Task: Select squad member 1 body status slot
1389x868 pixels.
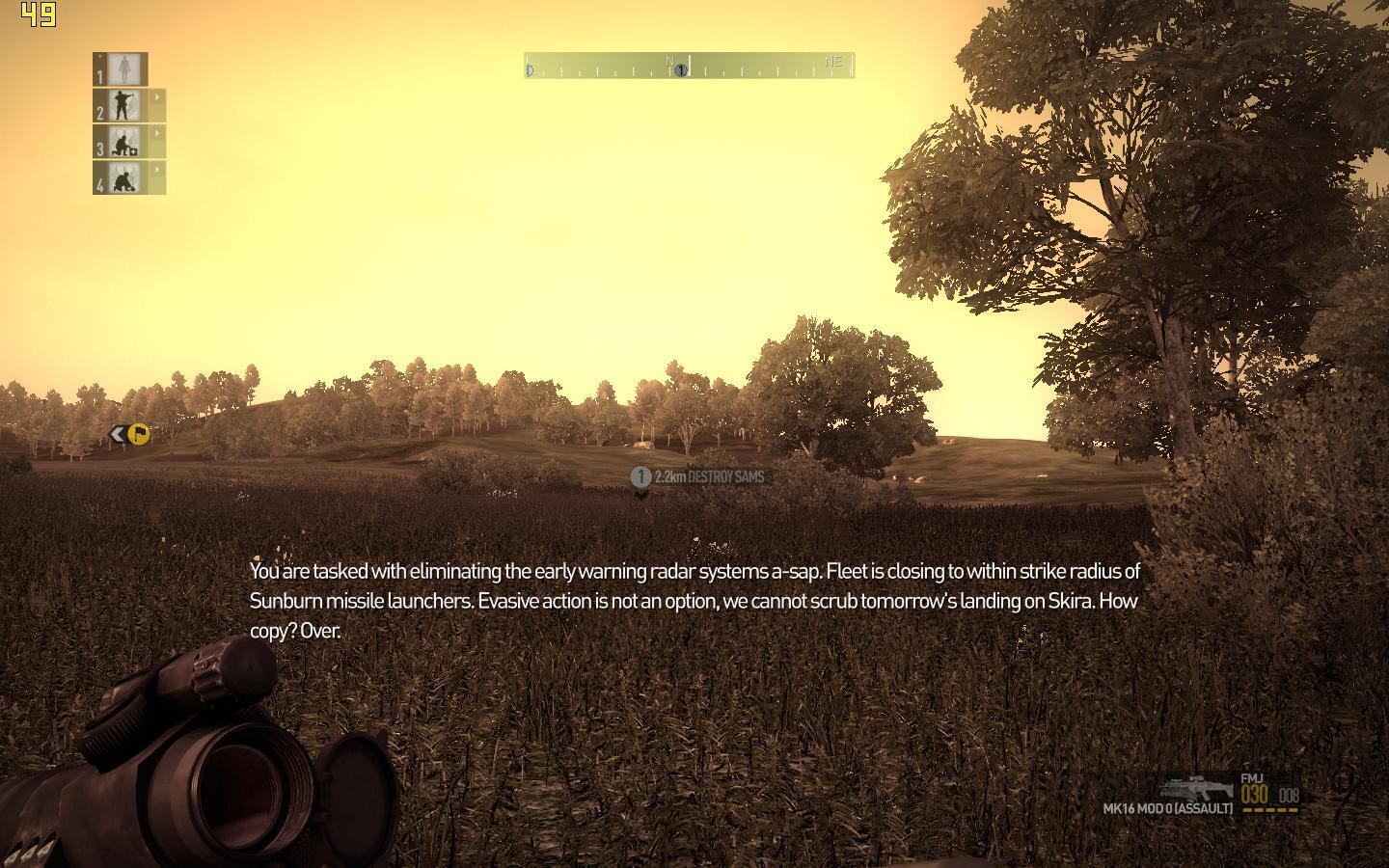Action: pos(122,68)
